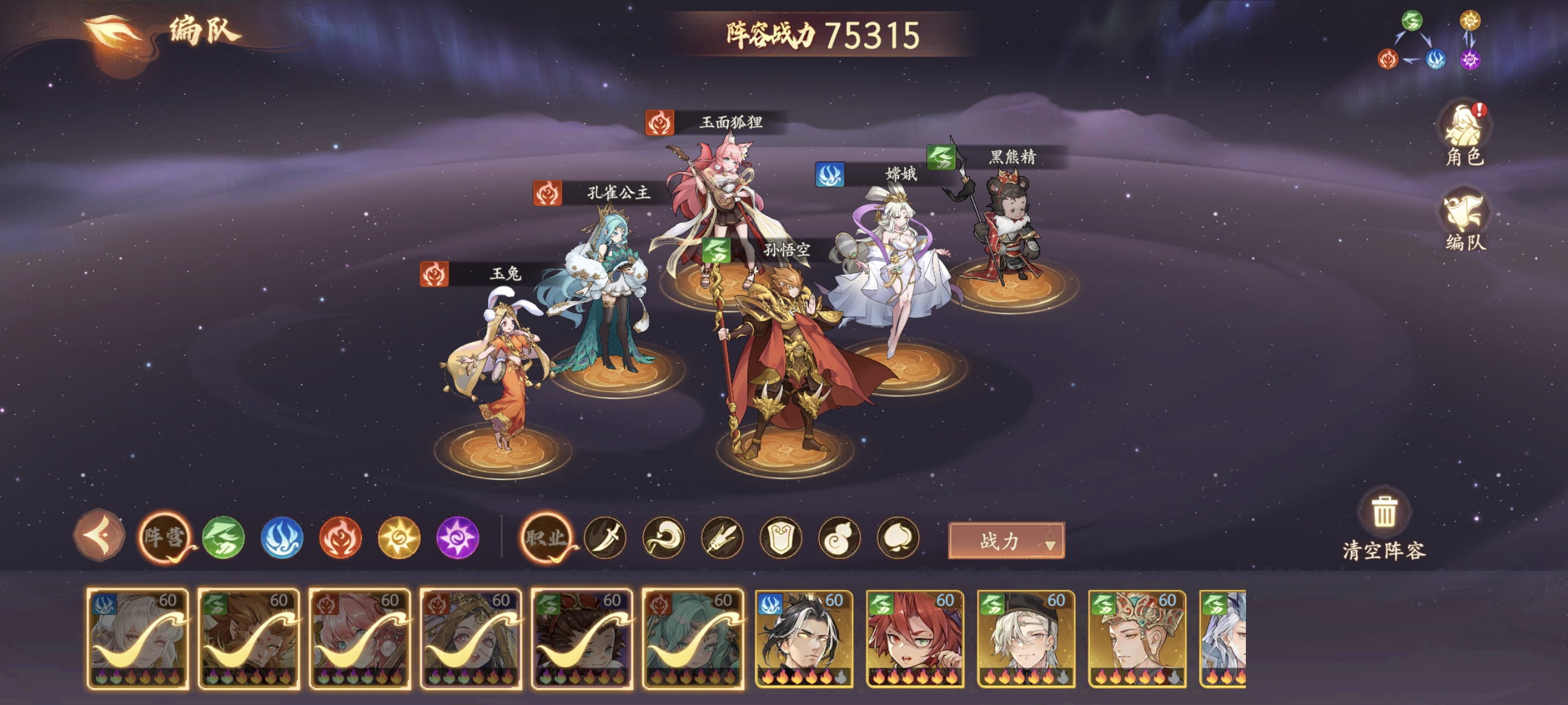Filter by the curved blade class
This screenshot has height=705, width=1568.
[605, 538]
